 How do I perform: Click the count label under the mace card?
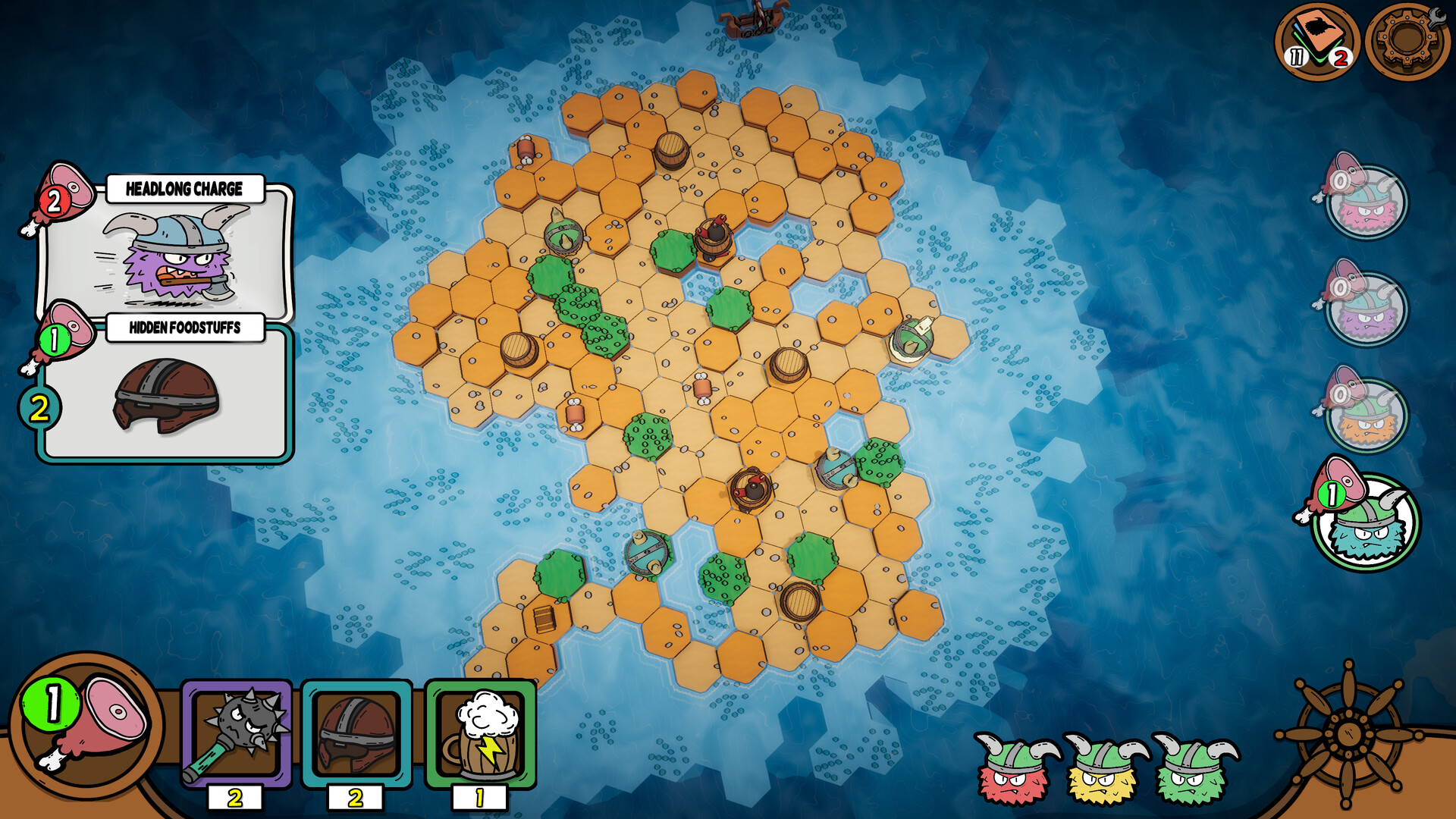(234, 798)
